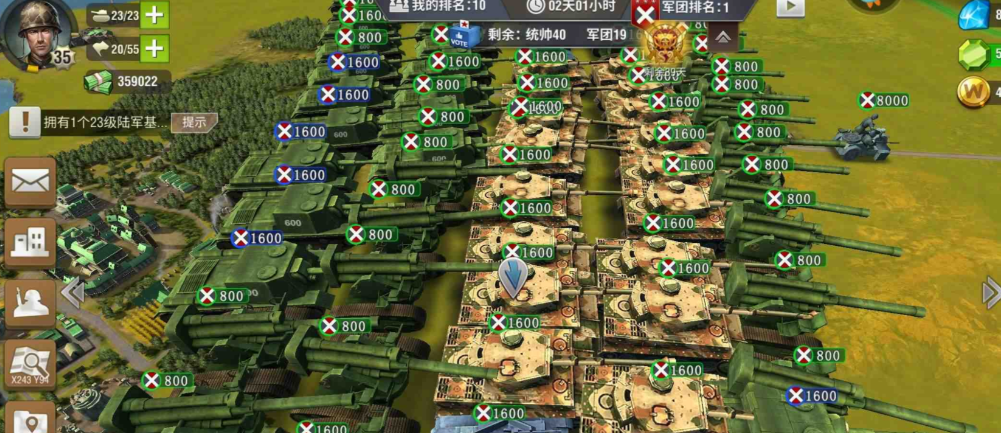This screenshot has height=433, width=1001.
Task: Tap the blue diamond currency icon
Action: click(973, 17)
